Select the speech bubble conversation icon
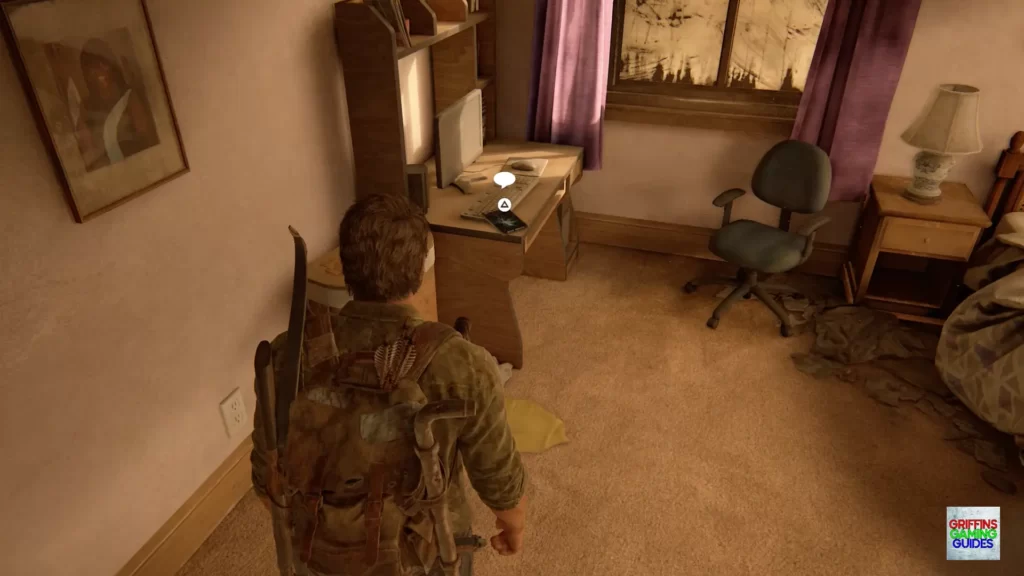This screenshot has width=1024, height=576. coord(504,180)
